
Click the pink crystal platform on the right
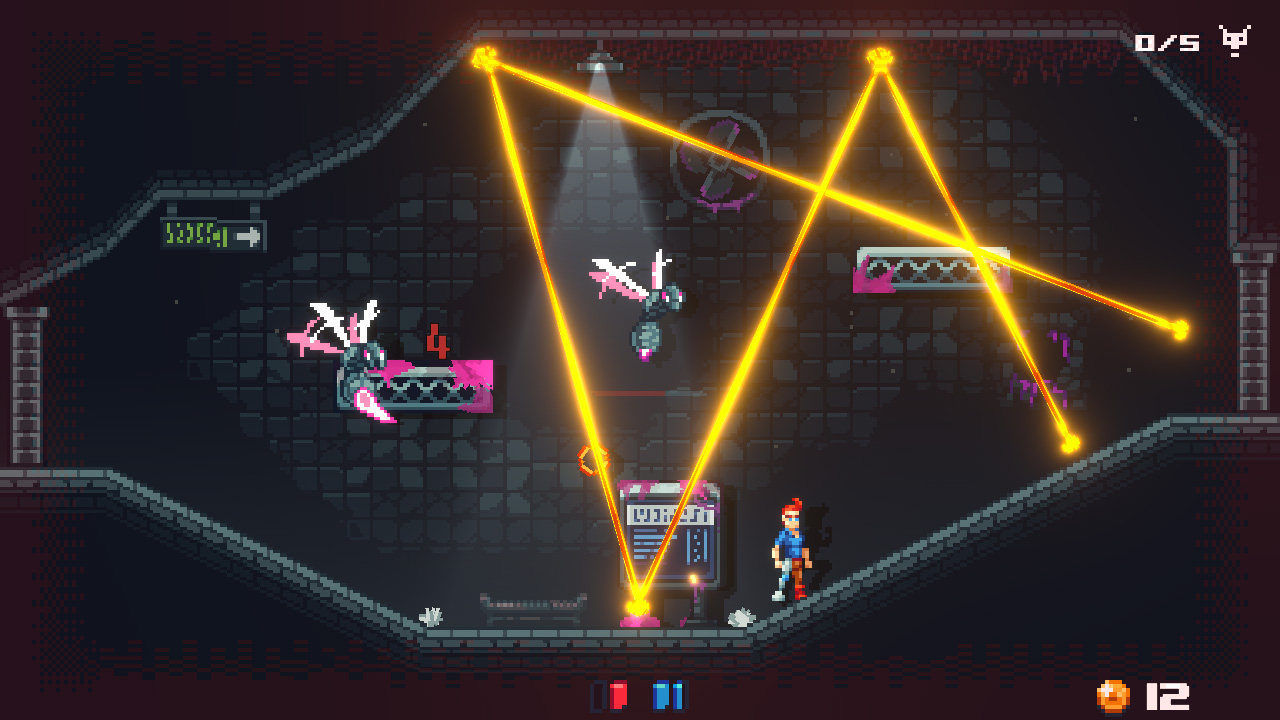click(917, 268)
